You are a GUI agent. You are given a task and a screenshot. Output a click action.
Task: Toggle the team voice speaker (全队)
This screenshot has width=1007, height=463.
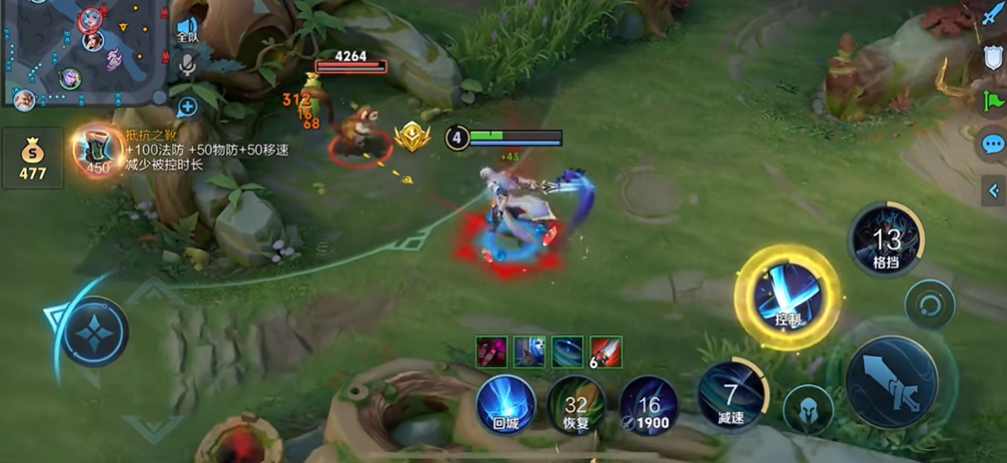[187, 28]
